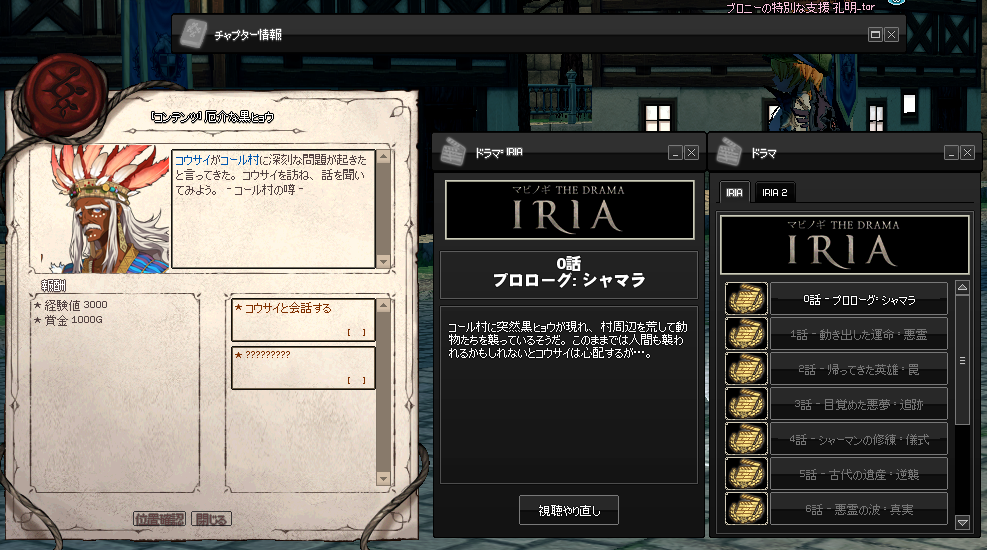Screen dimensions: 987x550
Task: Click the 位置確認 button on the quest scroll
Action: 160,518
